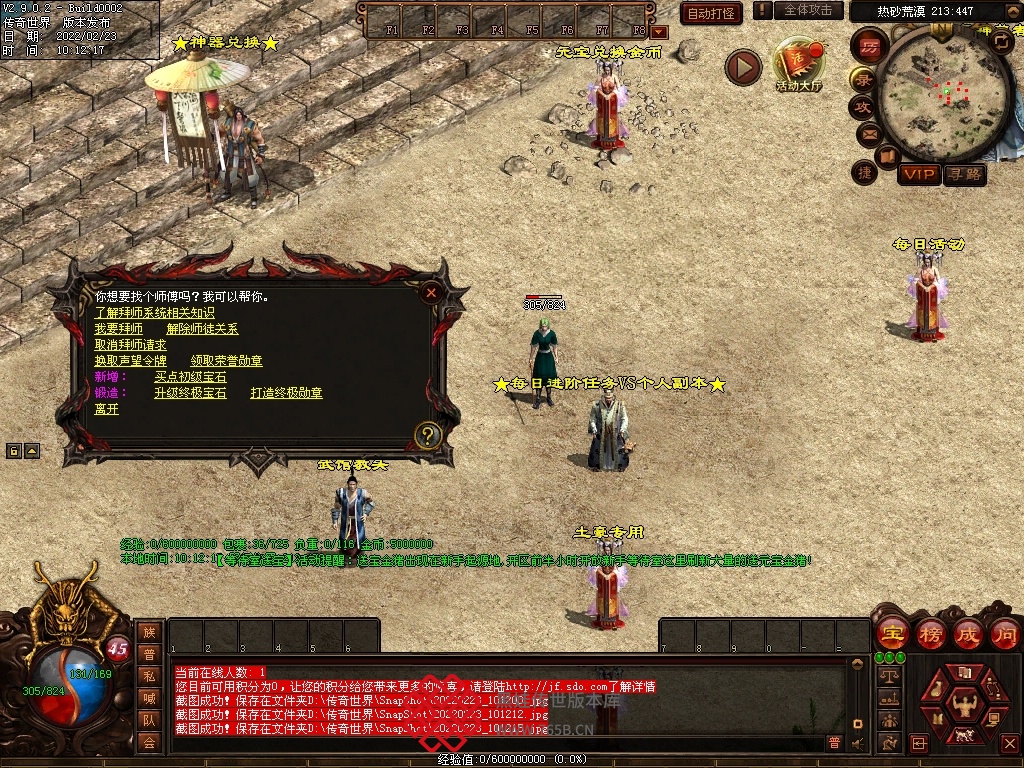Choose 买点初级宝石 option
Screen dimensions: 1024x768
[x=190, y=377]
